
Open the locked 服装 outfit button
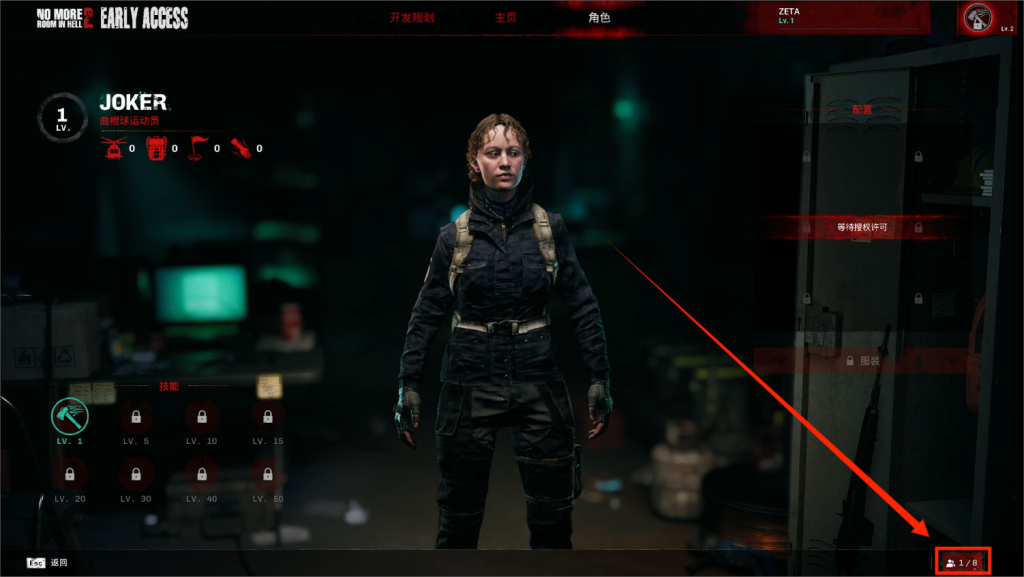click(862, 360)
